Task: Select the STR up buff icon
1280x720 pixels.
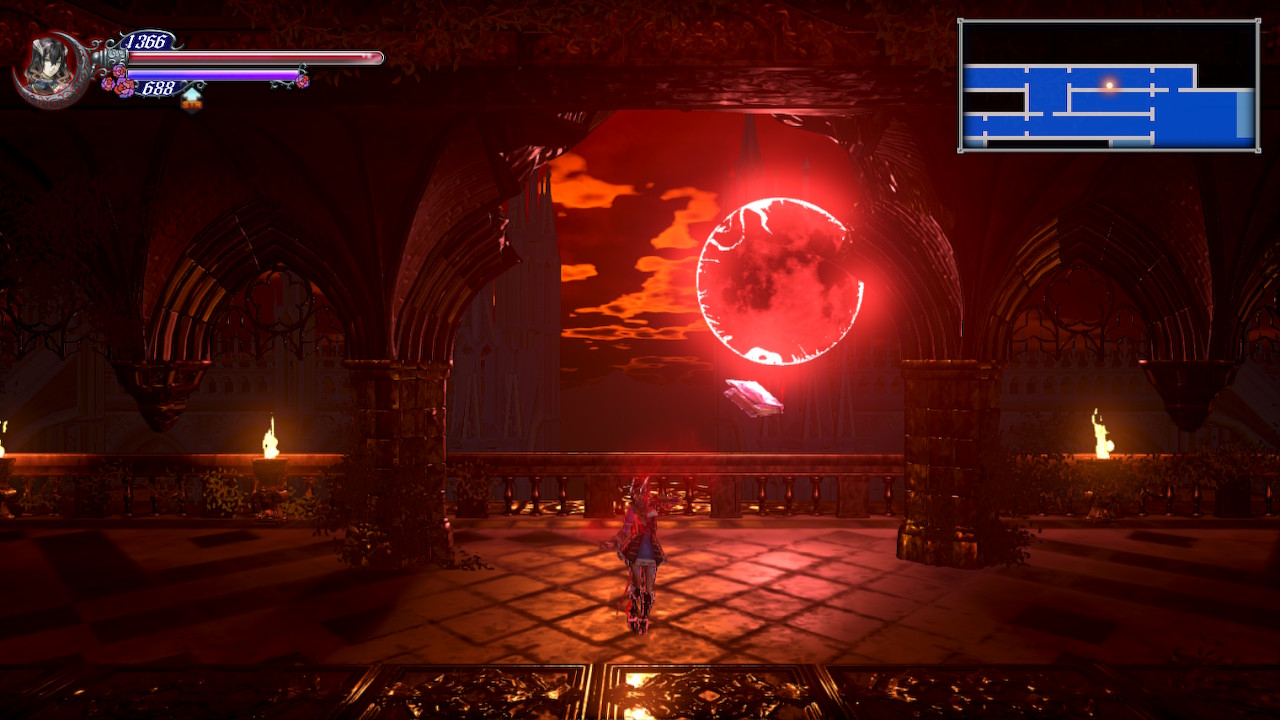Action: pyautogui.click(x=191, y=97)
